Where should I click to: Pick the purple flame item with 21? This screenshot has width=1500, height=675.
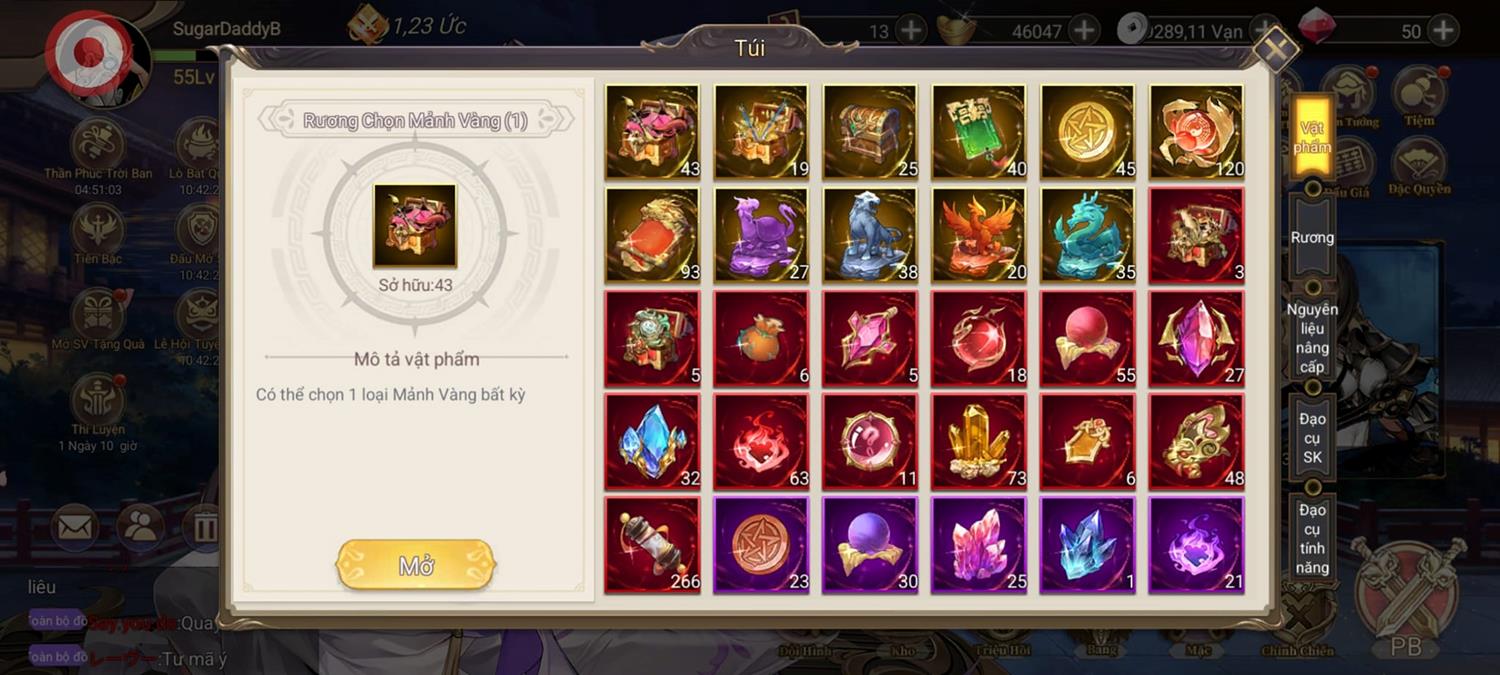(1197, 545)
